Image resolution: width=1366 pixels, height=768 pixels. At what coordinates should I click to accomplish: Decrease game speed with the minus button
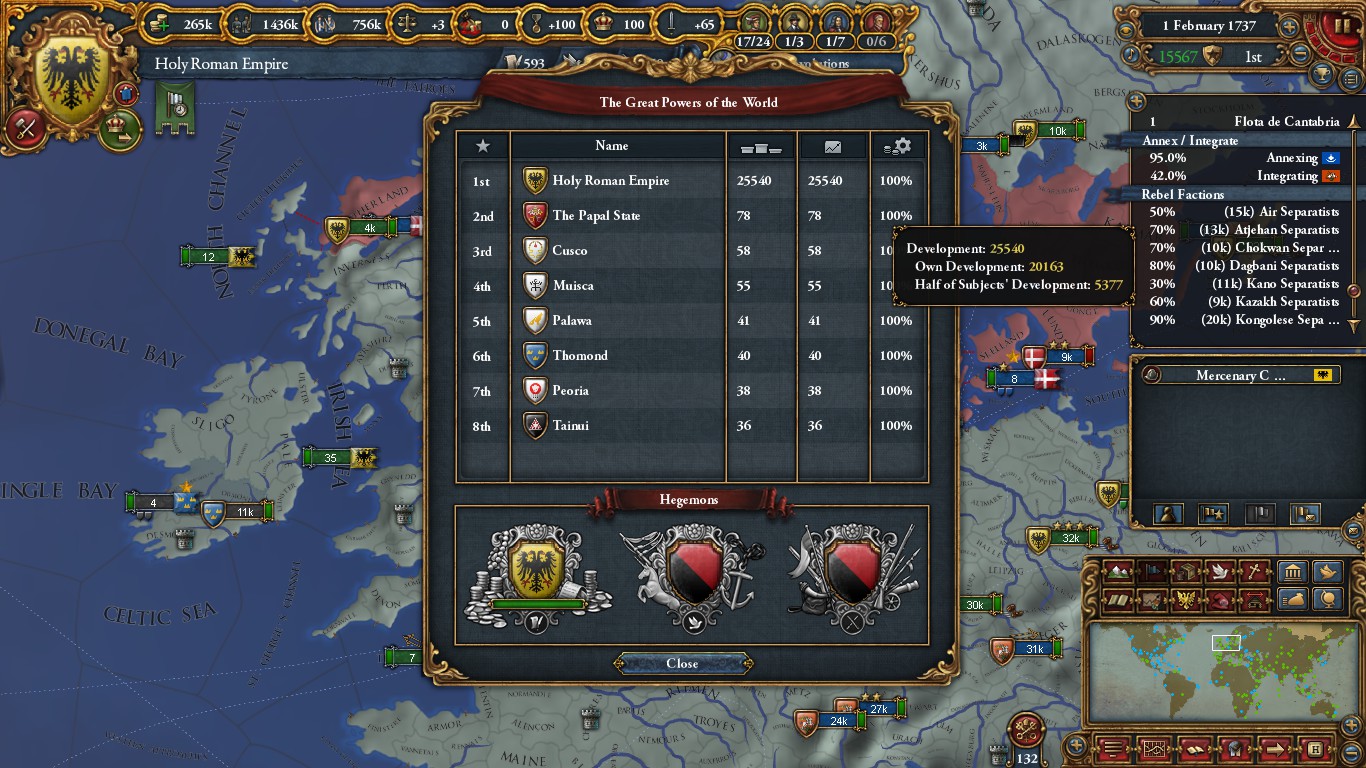coord(1300,55)
